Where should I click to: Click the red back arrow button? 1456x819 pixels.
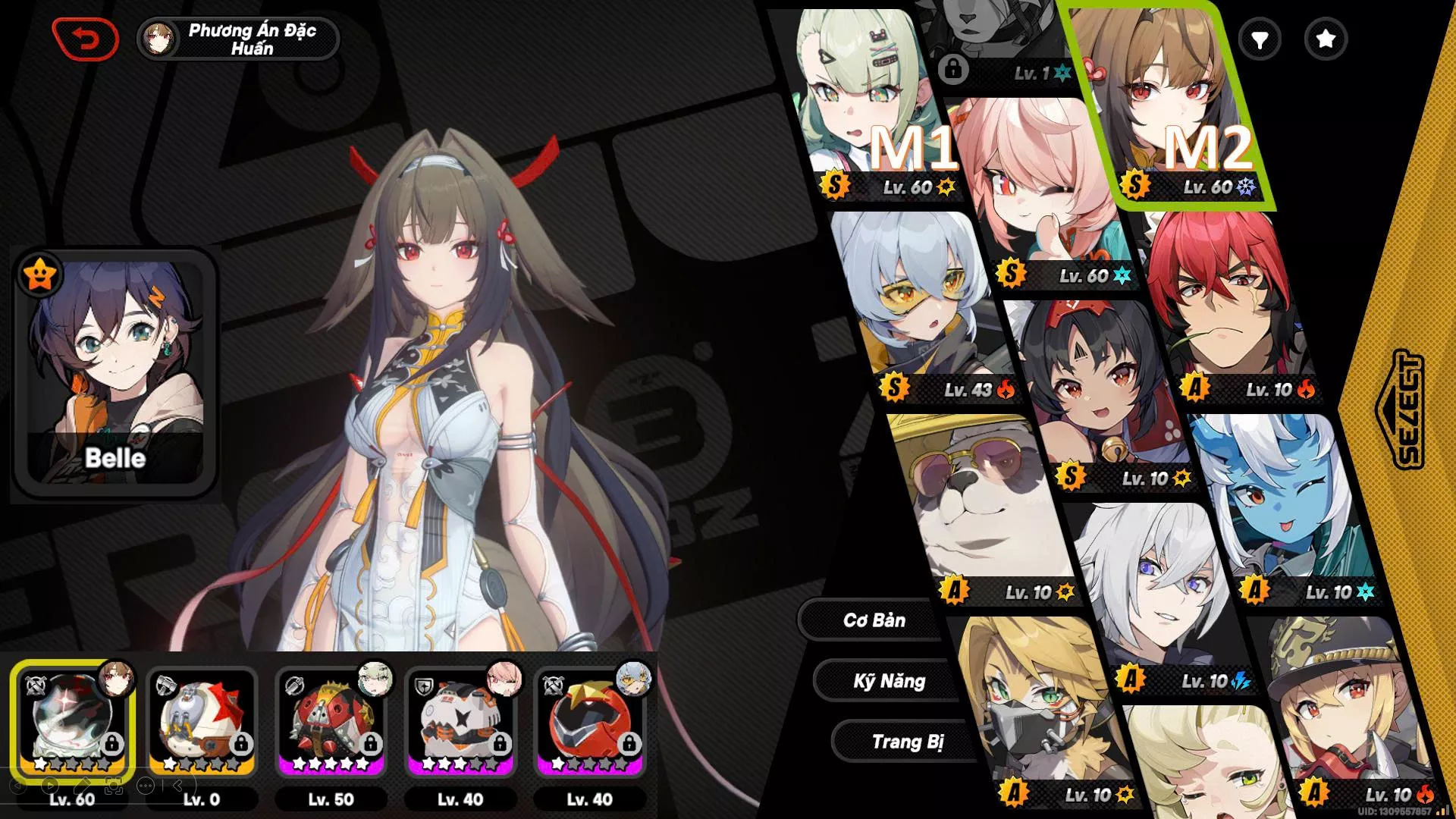(x=85, y=39)
